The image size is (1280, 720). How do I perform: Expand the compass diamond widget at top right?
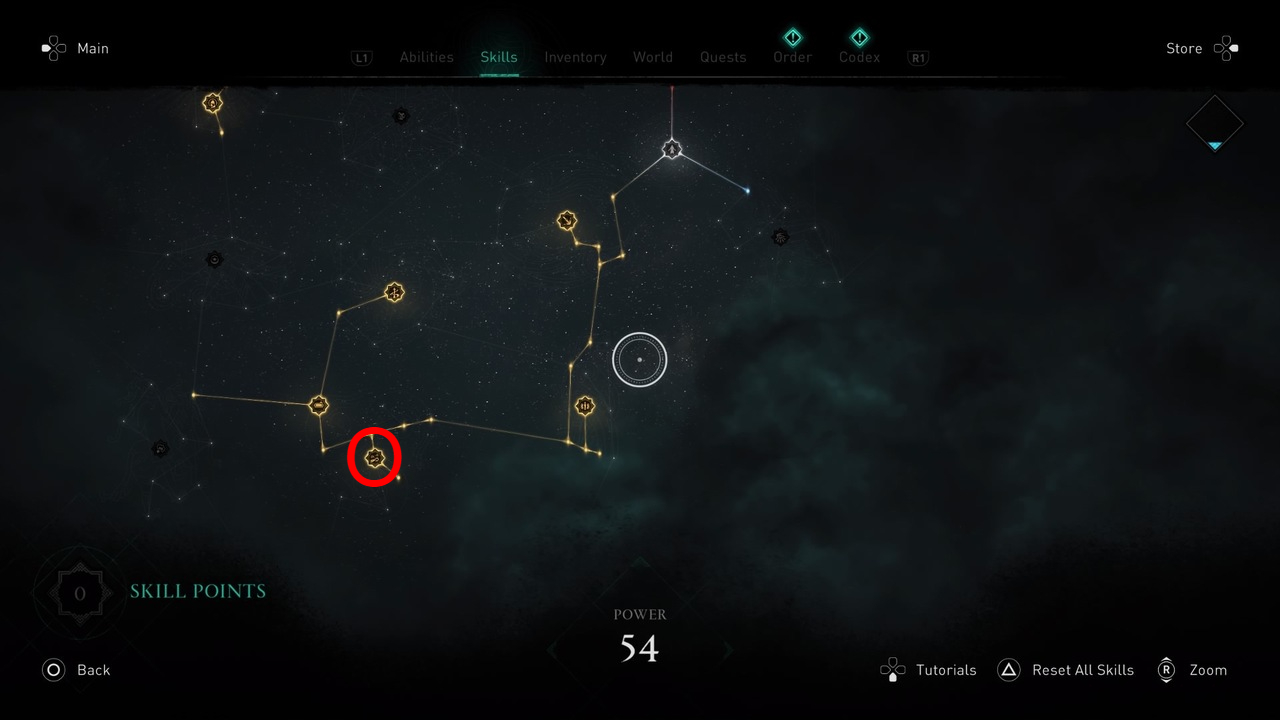1213,122
